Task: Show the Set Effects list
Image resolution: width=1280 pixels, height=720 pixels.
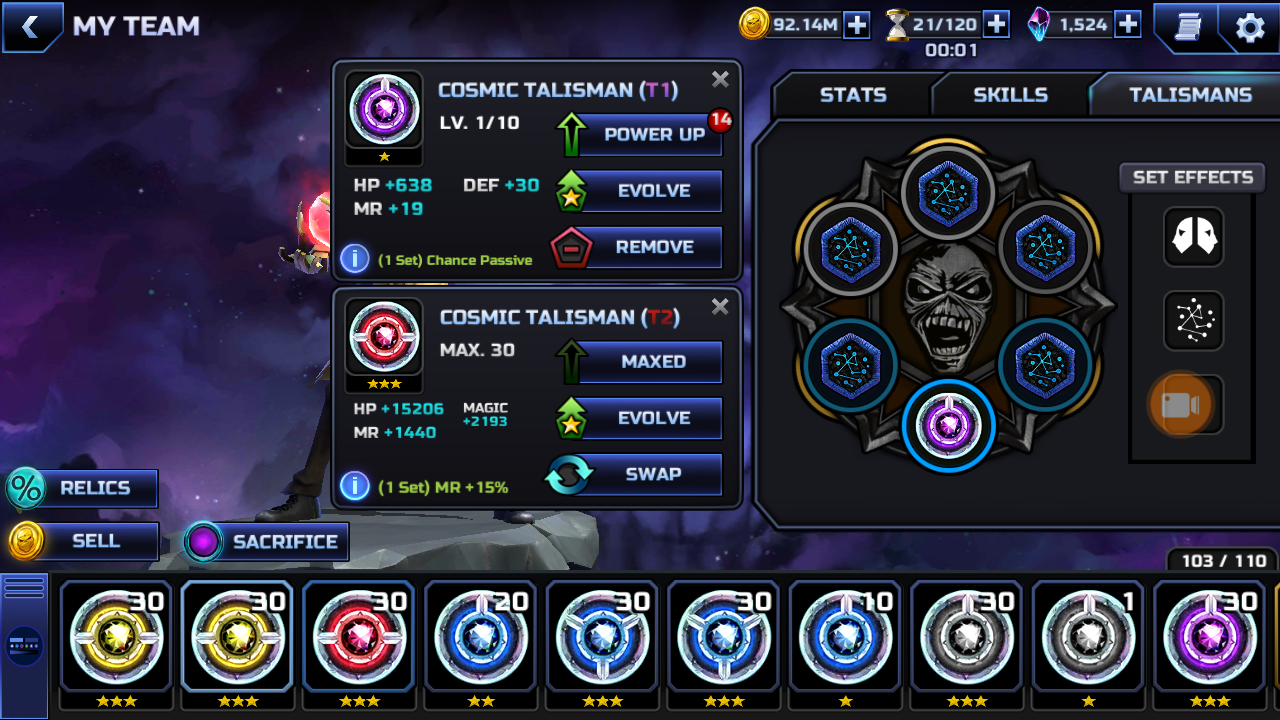Action: point(1192,178)
